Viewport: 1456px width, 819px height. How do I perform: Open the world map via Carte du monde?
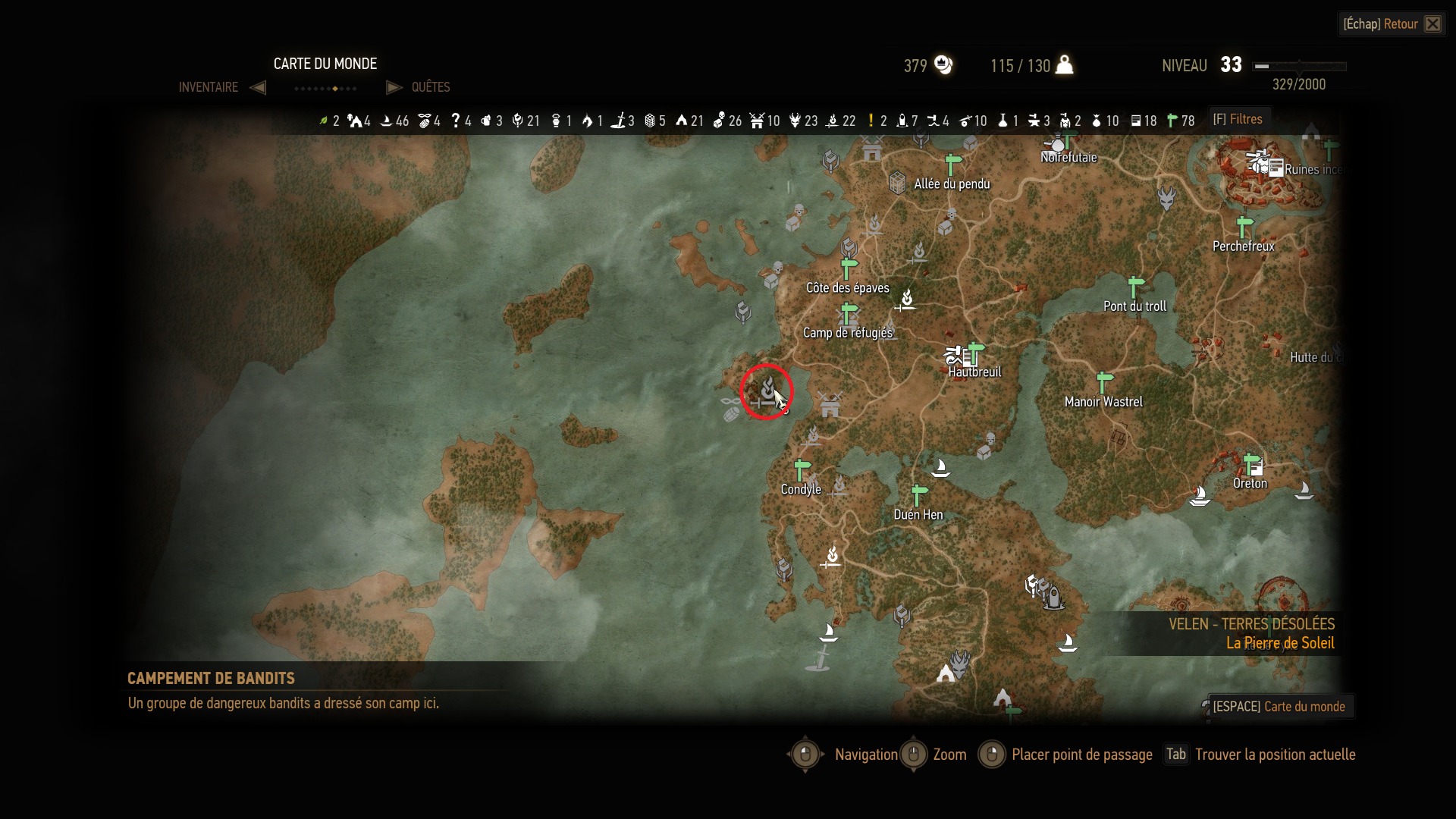pos(1279,707)
